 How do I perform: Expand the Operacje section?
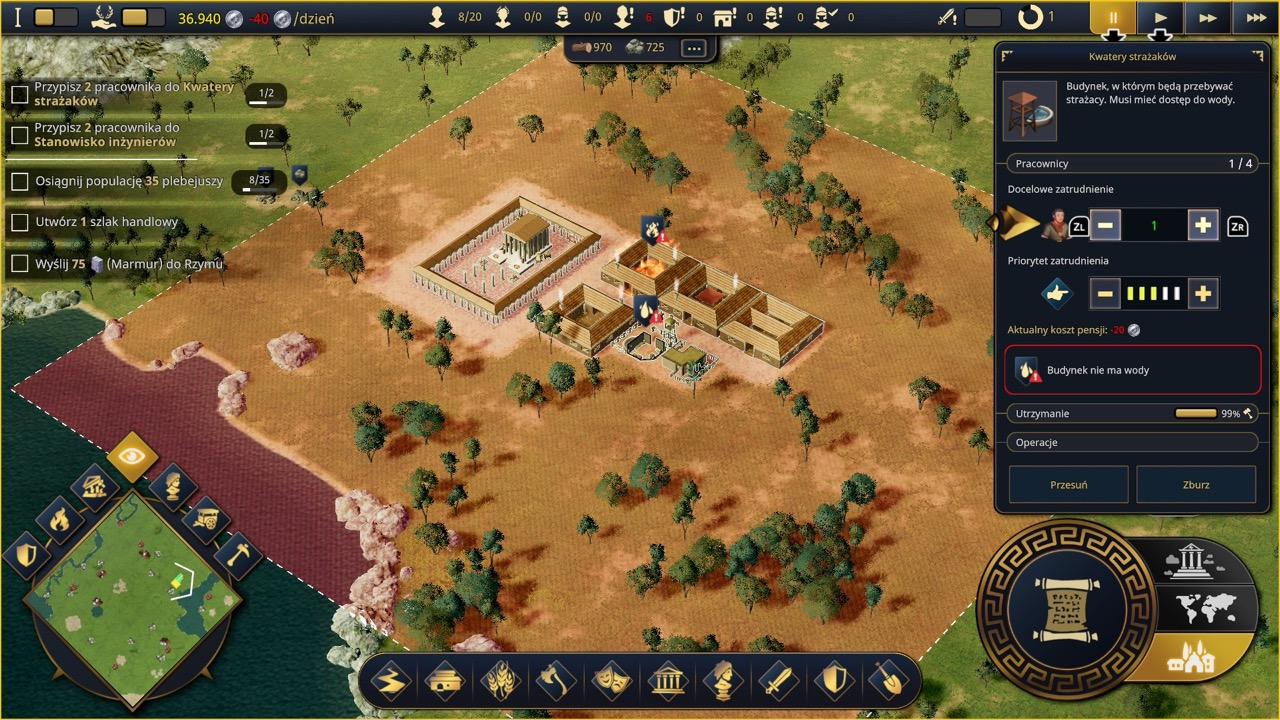click(1132, 442)
